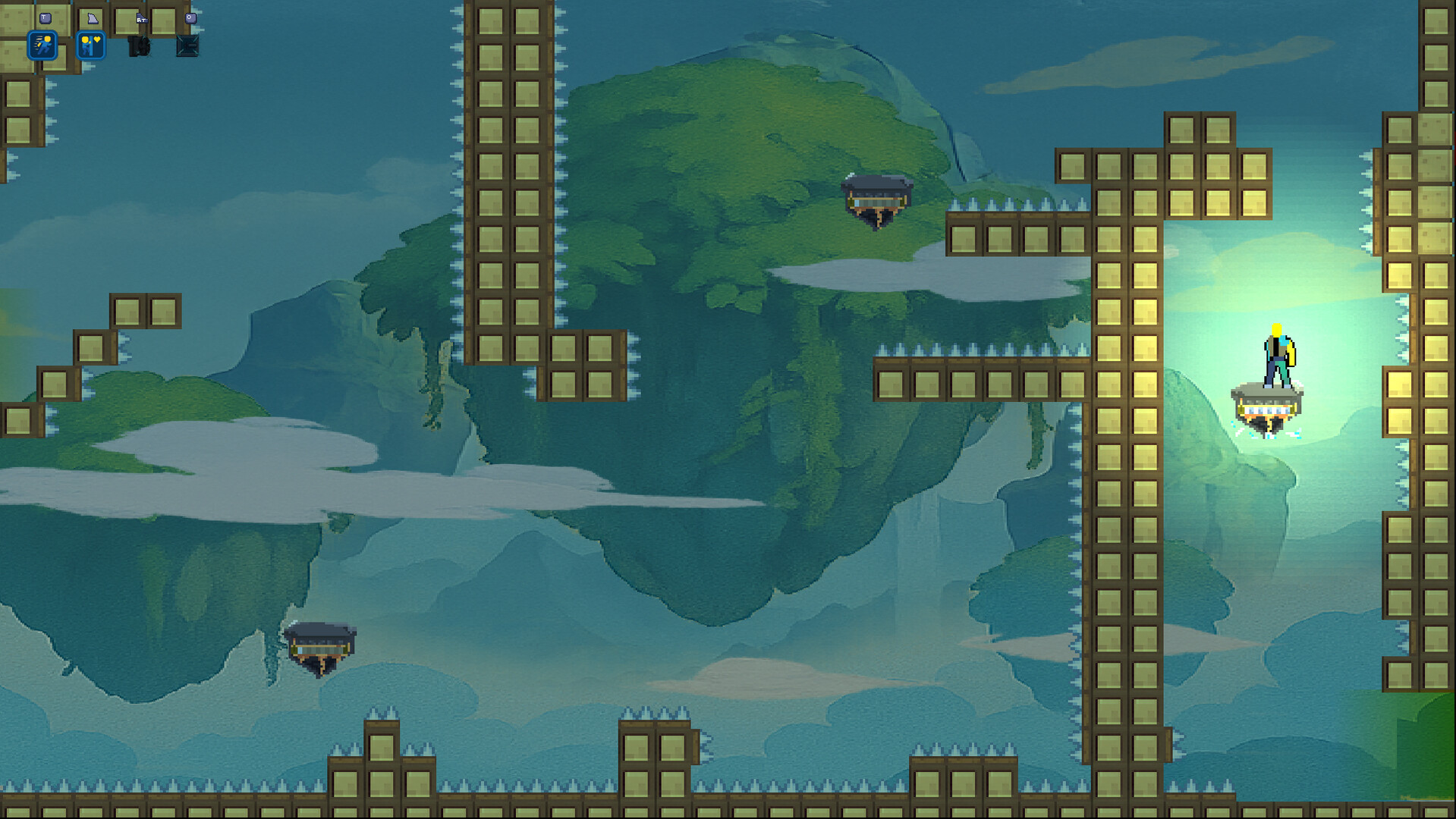Click the RT keybind badge
This screenshot has height=819, width=1456.
pos(142,20)
